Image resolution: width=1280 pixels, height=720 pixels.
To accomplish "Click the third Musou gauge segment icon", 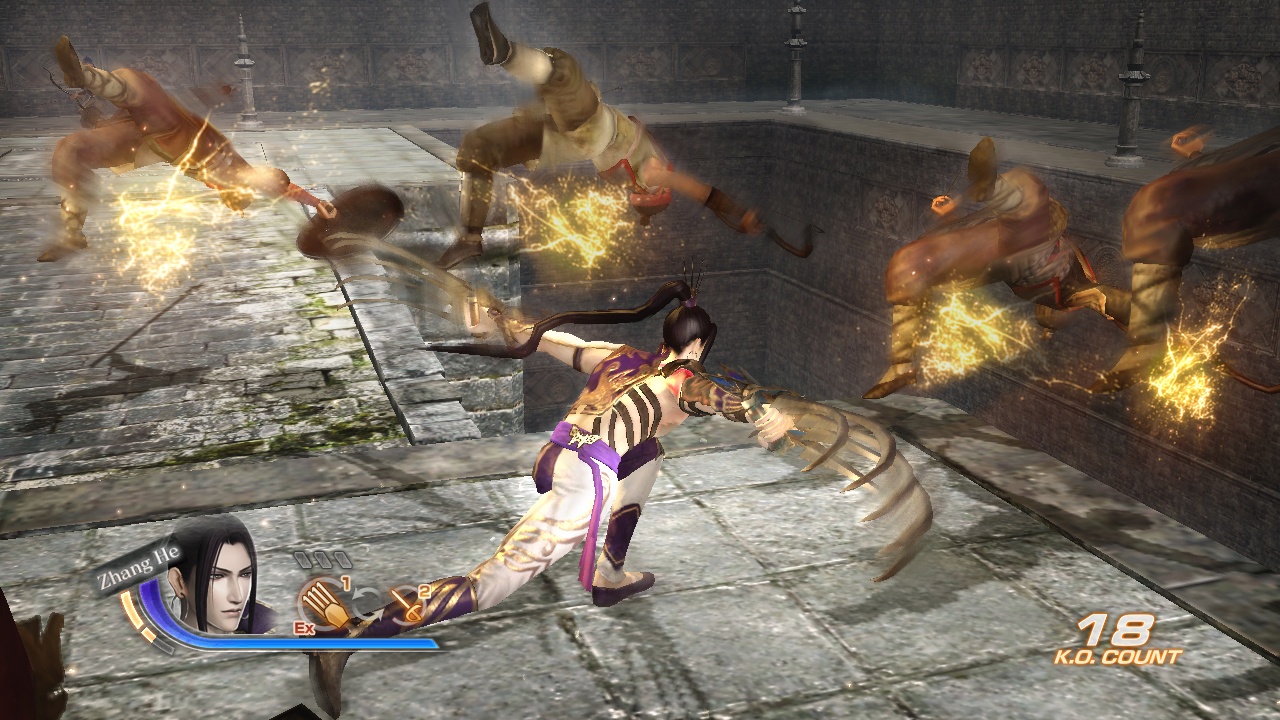I will coord(344,560).
